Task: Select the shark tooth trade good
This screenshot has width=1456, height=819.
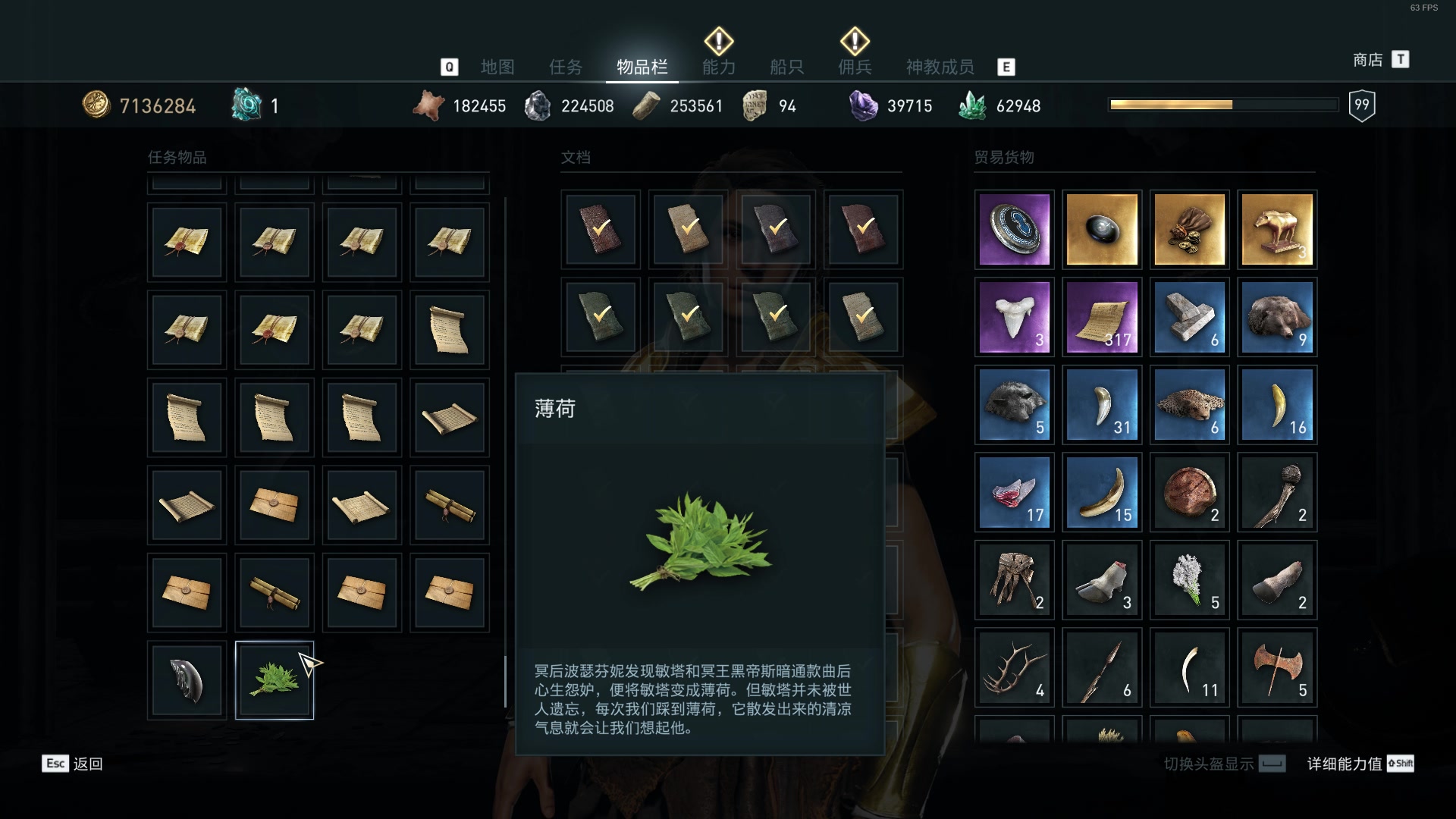Action: pos(1015,317)
